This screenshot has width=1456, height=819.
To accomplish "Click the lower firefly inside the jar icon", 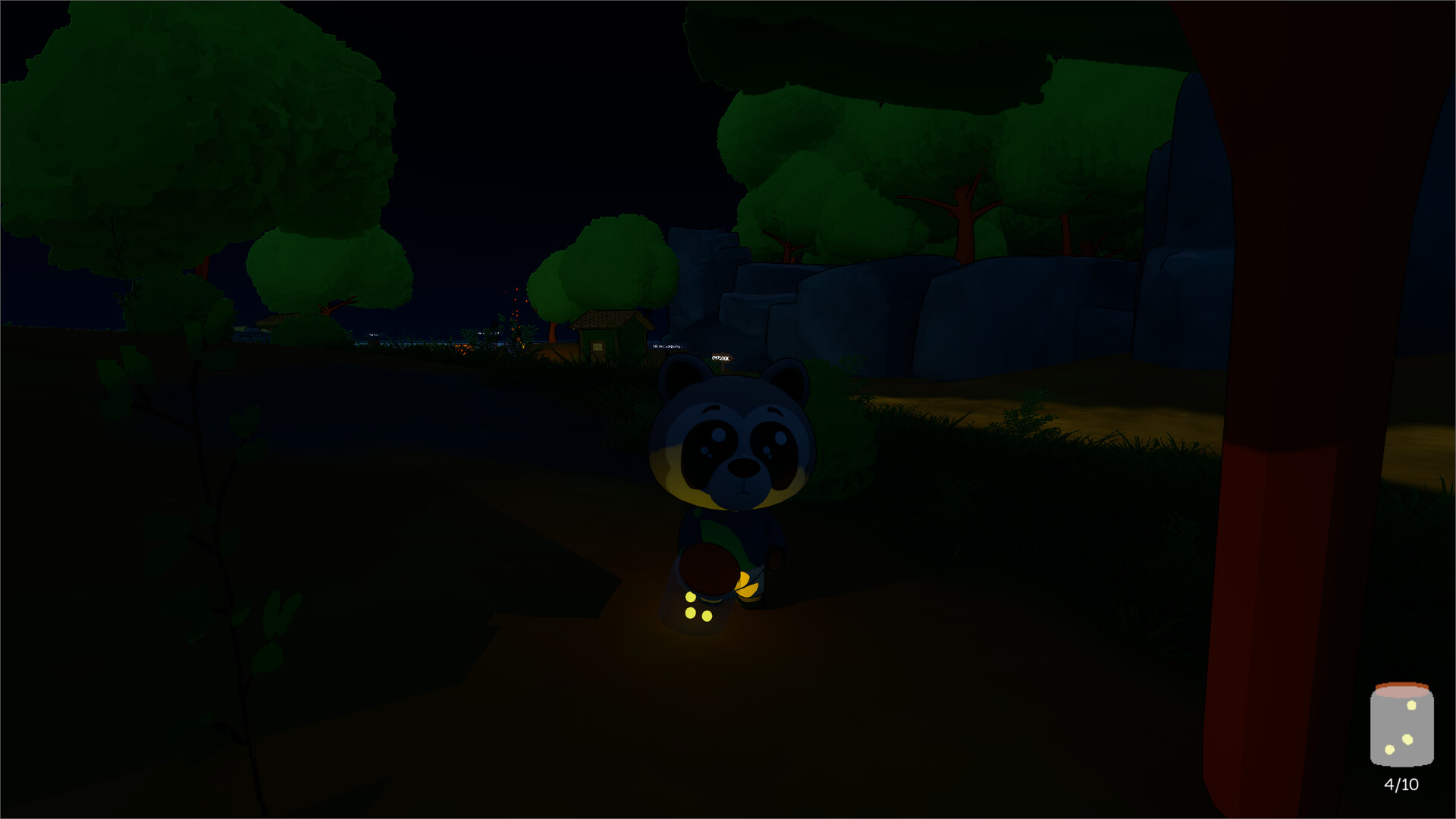I will pyautogui.click(x=1389, y=749).
